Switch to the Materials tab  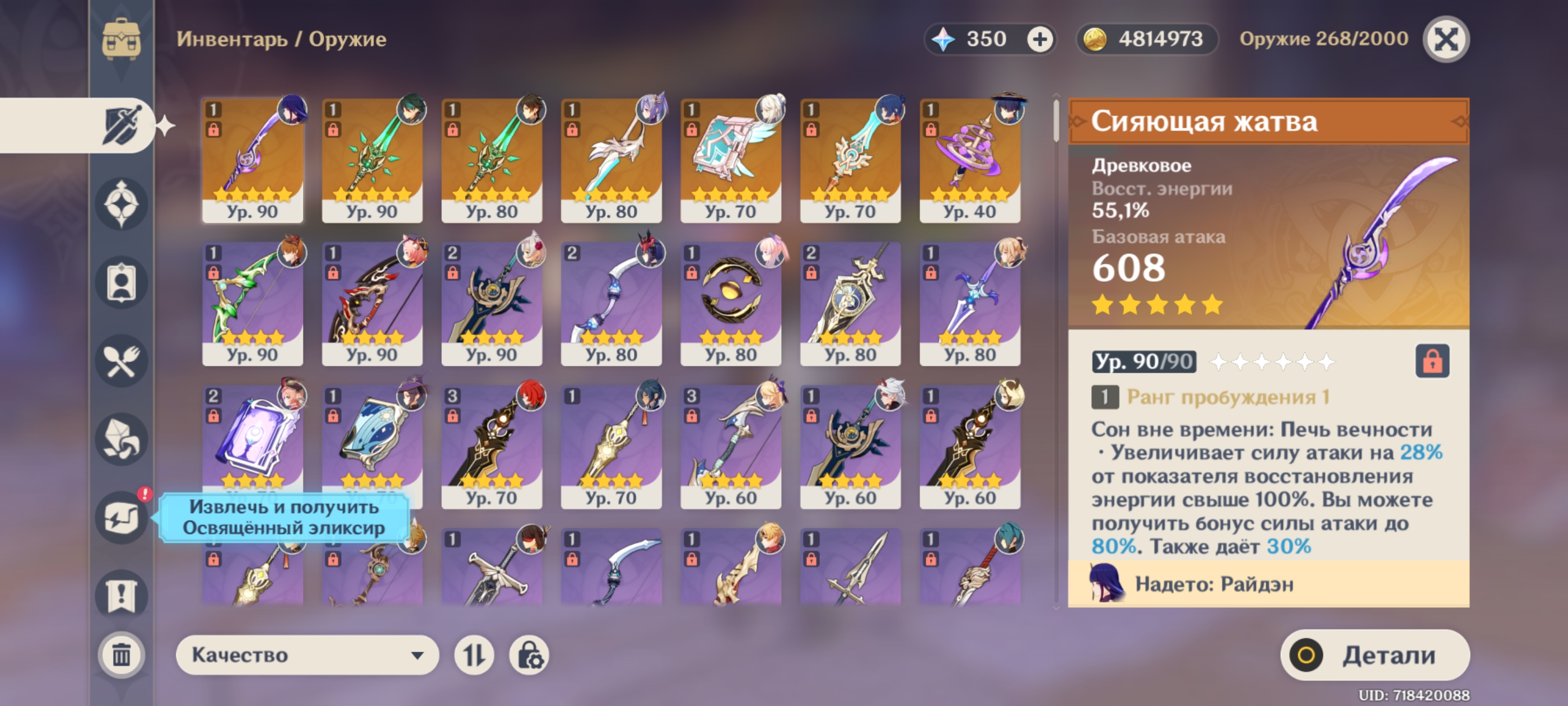click(121, 440)
